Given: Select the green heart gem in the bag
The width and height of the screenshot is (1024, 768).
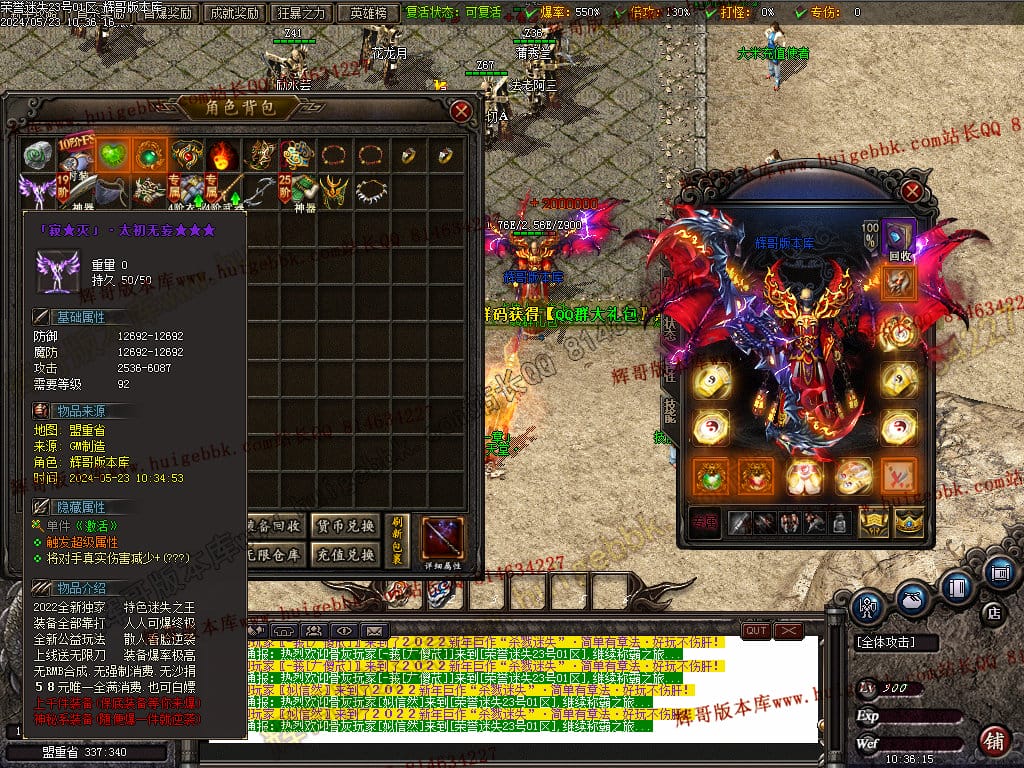Looking at the screenshot, I should (x=111, y=155).
